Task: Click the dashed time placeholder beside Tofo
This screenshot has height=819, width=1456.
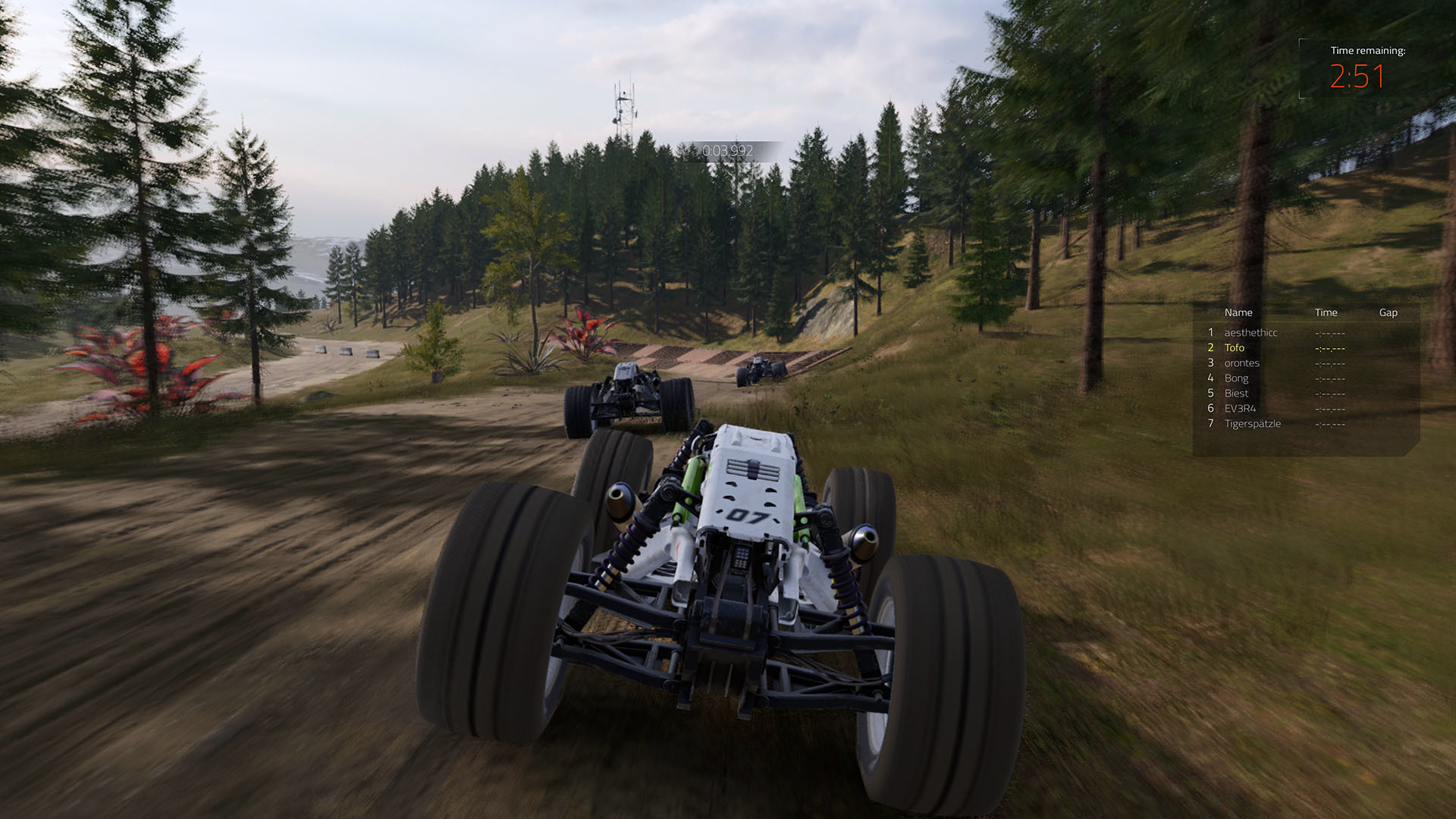Action: 1329,347
